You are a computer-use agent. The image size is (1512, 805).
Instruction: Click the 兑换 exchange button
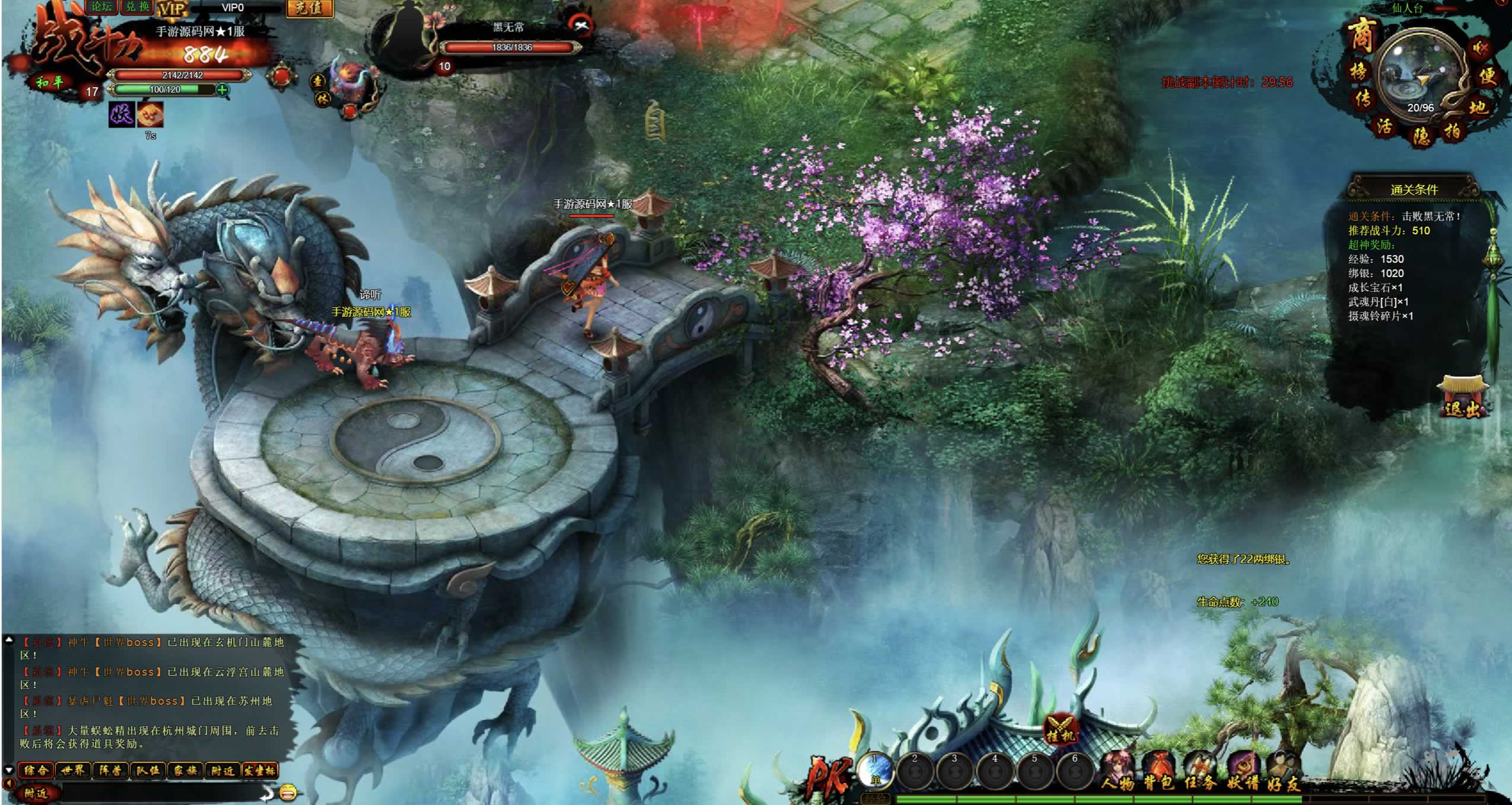pyautogui.click(x=138, y=7)
